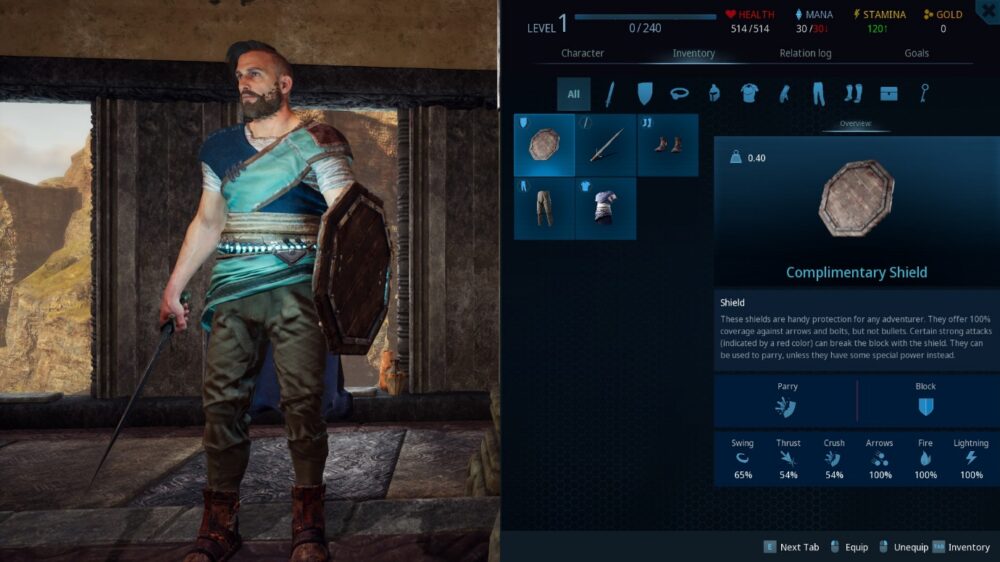Show the Relation log tab
Viewport: 1000px width, 562px height.
[x=805, y=53]
